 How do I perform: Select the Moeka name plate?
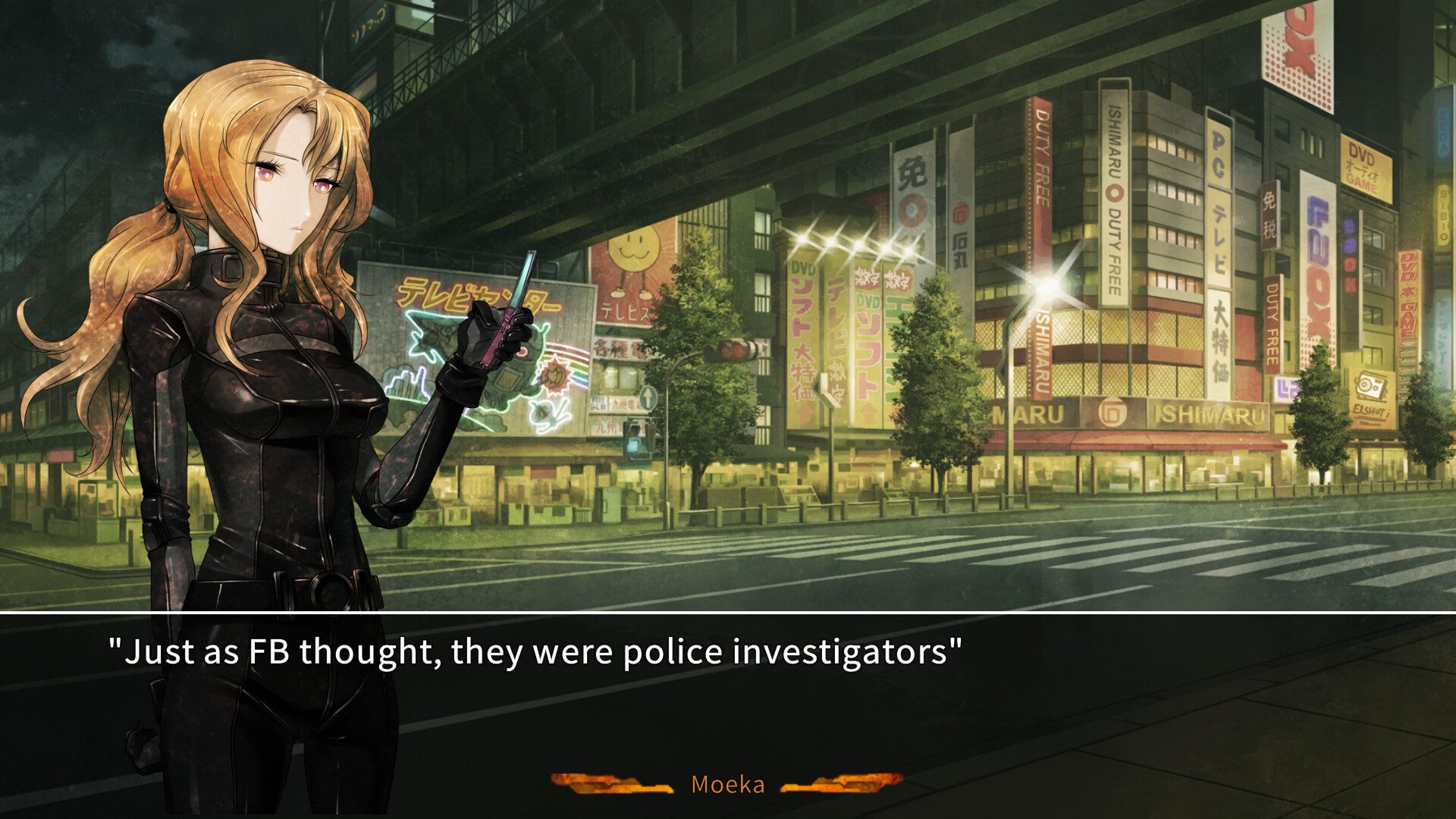click(726, 785)
